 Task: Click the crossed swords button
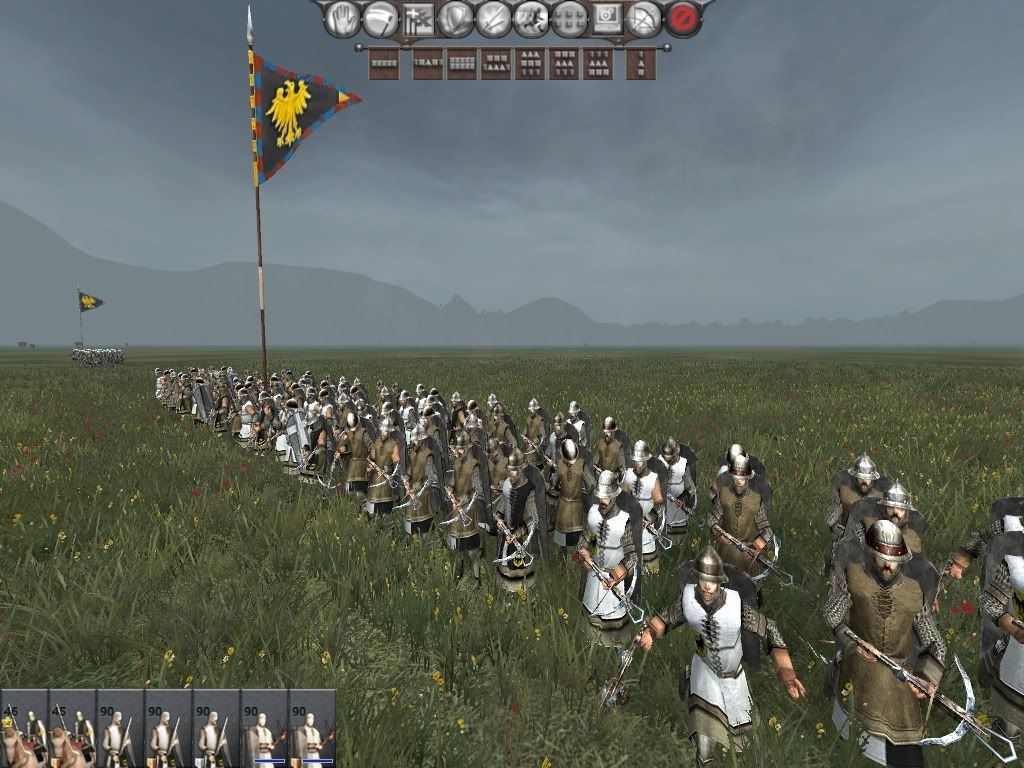point(494,18)
